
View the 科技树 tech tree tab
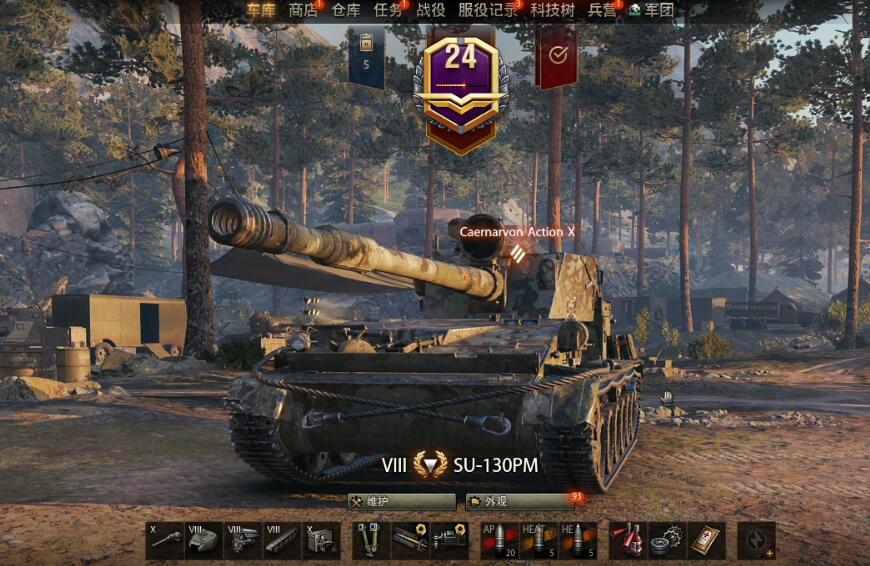[x=553, y=10]
